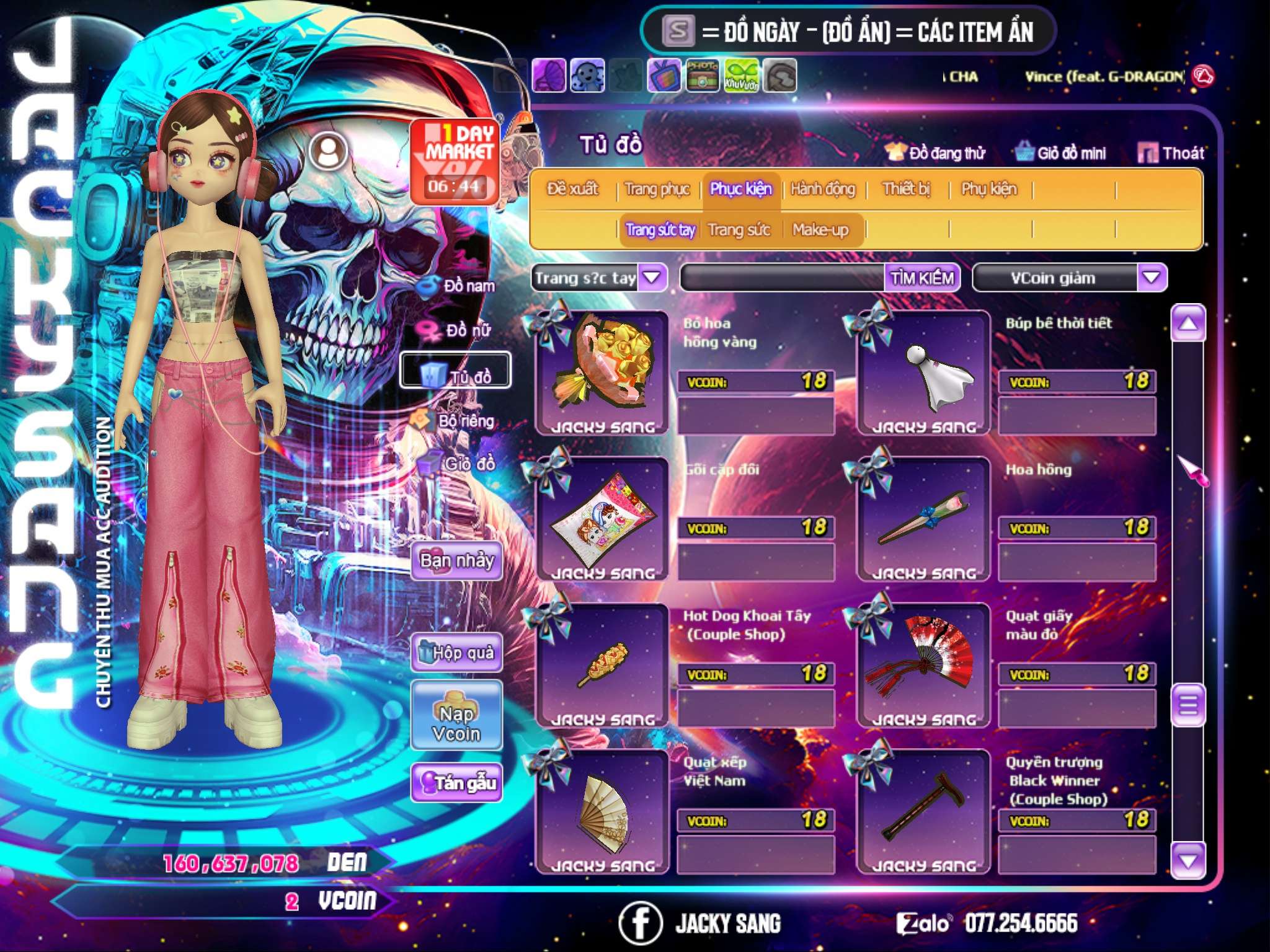Select the Quạt giấy màu đỏ fan

click(923, 664)
